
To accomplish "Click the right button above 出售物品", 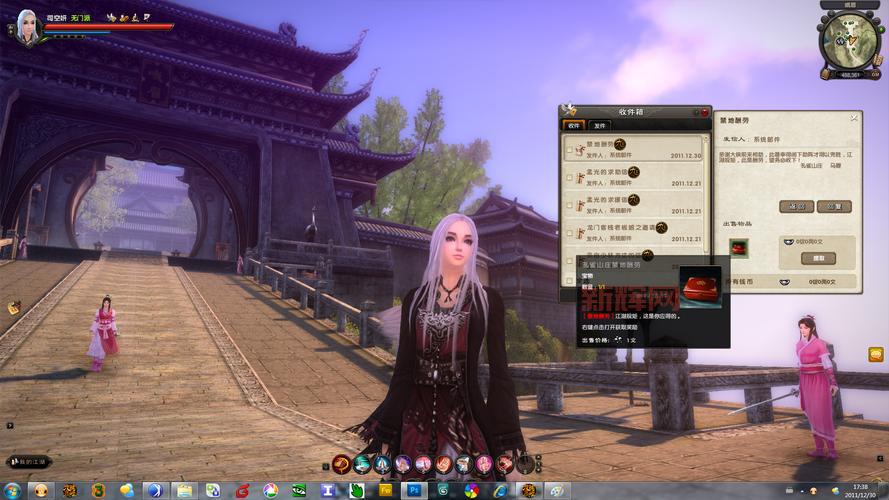I will tap(833, 206).
